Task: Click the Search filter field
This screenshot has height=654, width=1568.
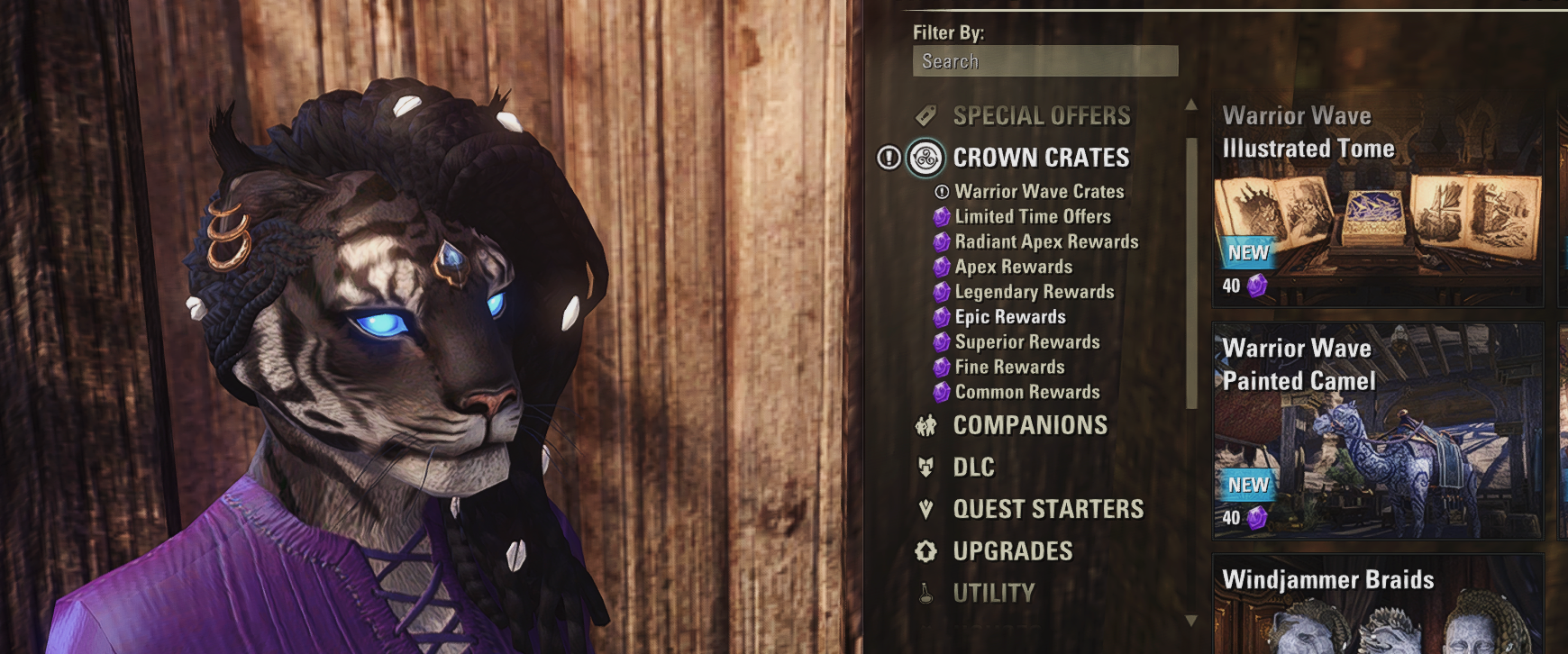Action: pyautogui.click(x=1044, y=61)
